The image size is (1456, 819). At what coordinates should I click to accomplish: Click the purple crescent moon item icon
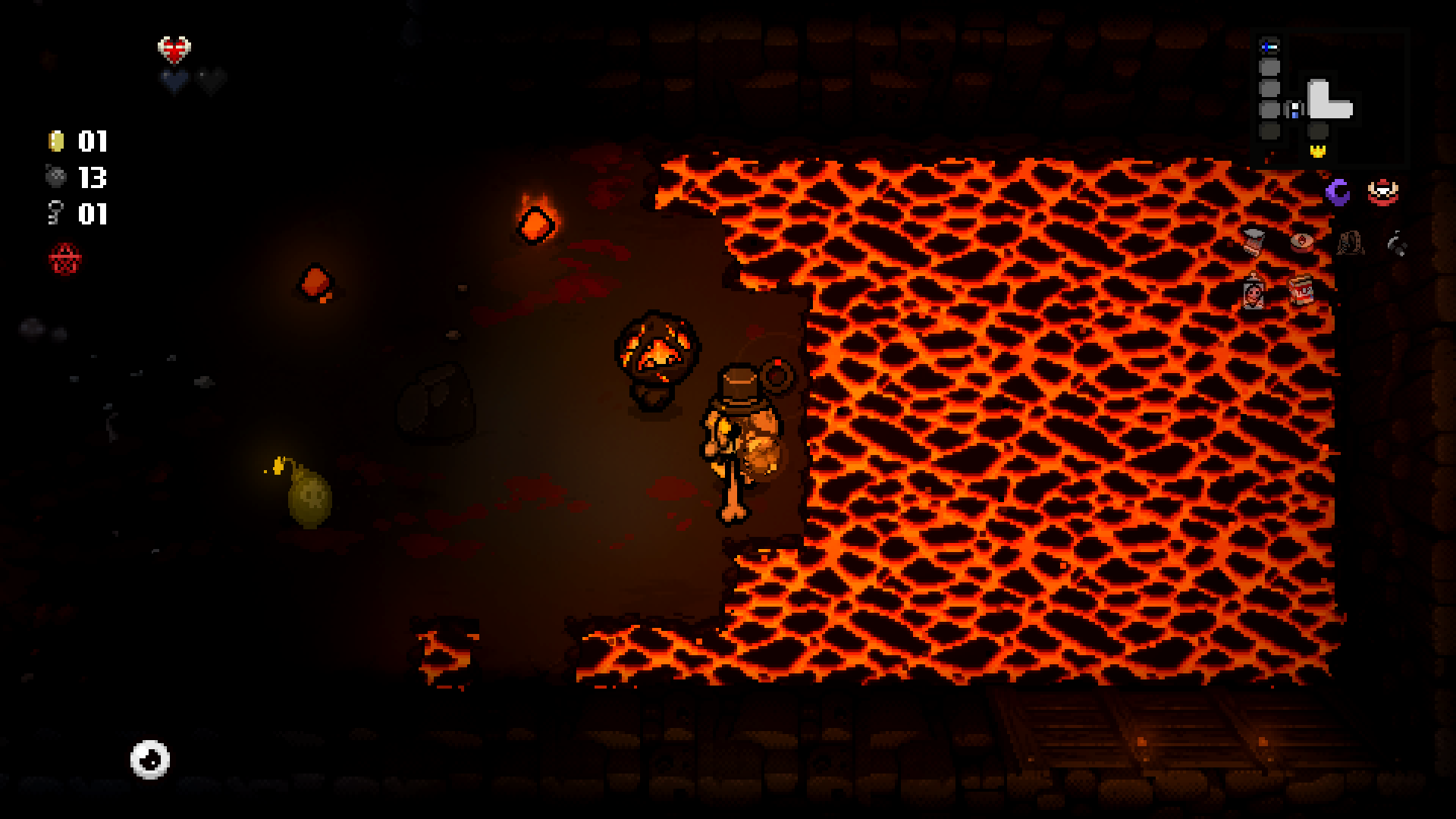click(1338, 191)
